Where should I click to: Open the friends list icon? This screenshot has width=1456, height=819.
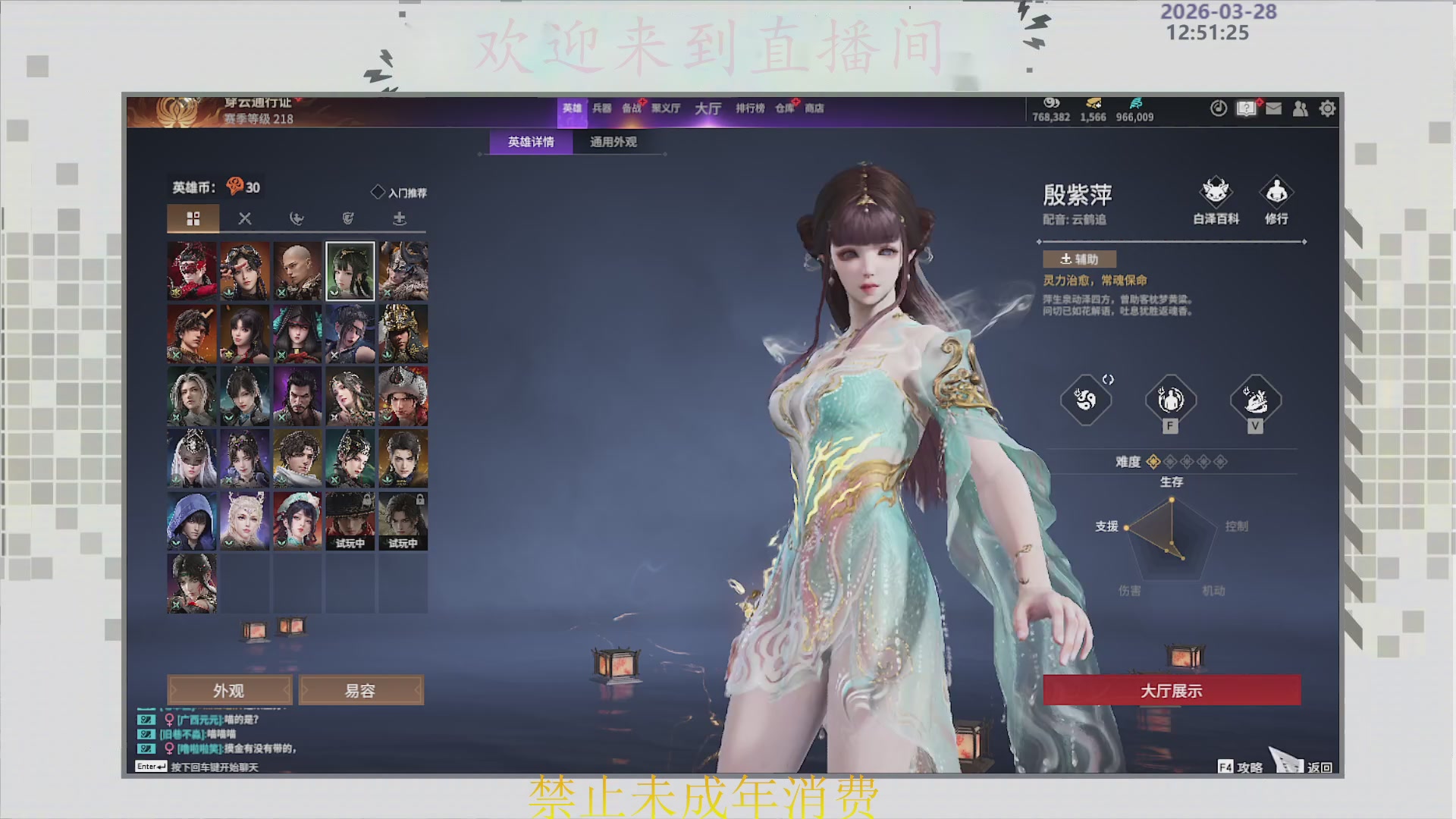(x=1300, y=108)
